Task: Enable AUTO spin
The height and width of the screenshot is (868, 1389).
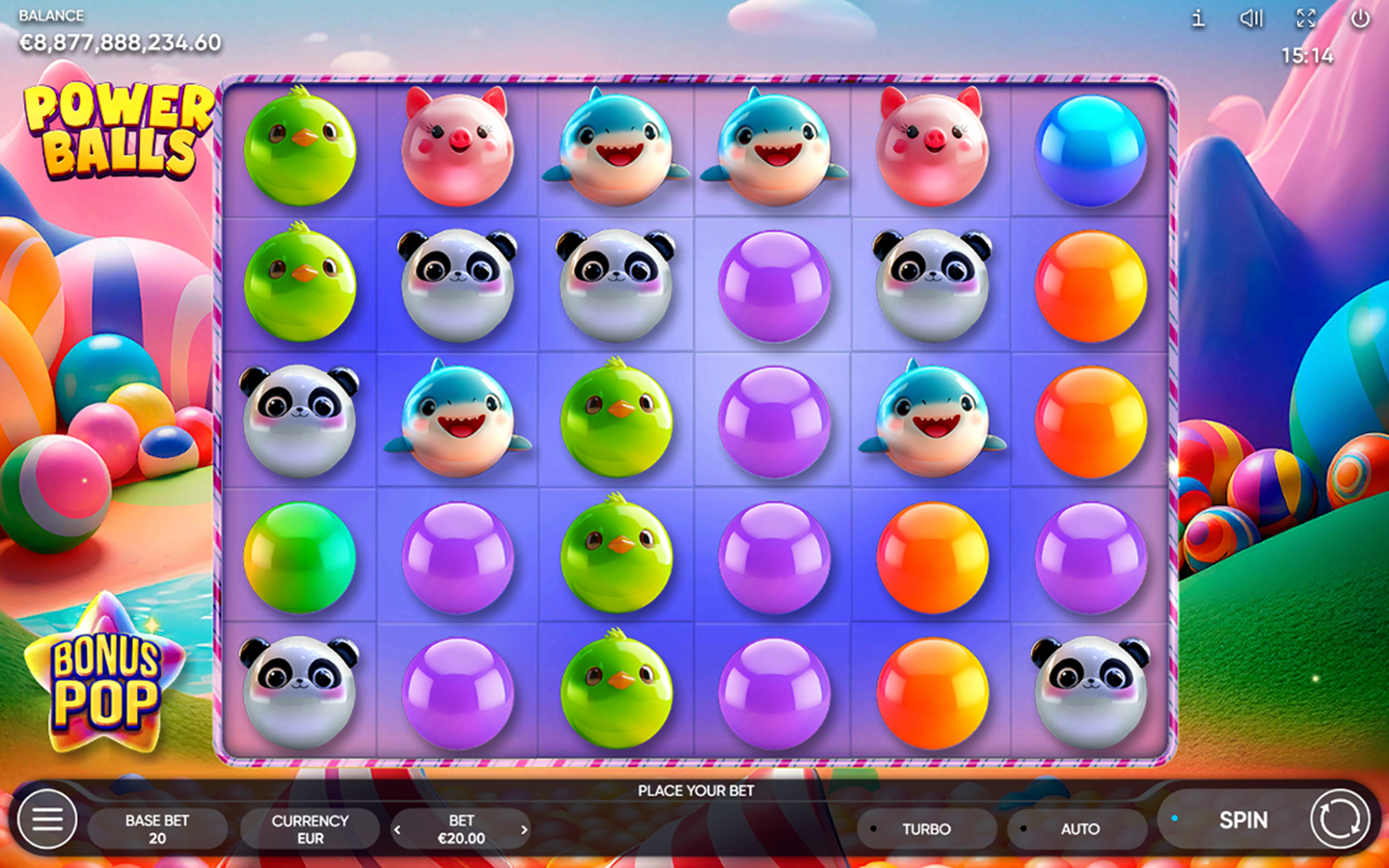Action: pyautogui.click(x=1078, y=828)
